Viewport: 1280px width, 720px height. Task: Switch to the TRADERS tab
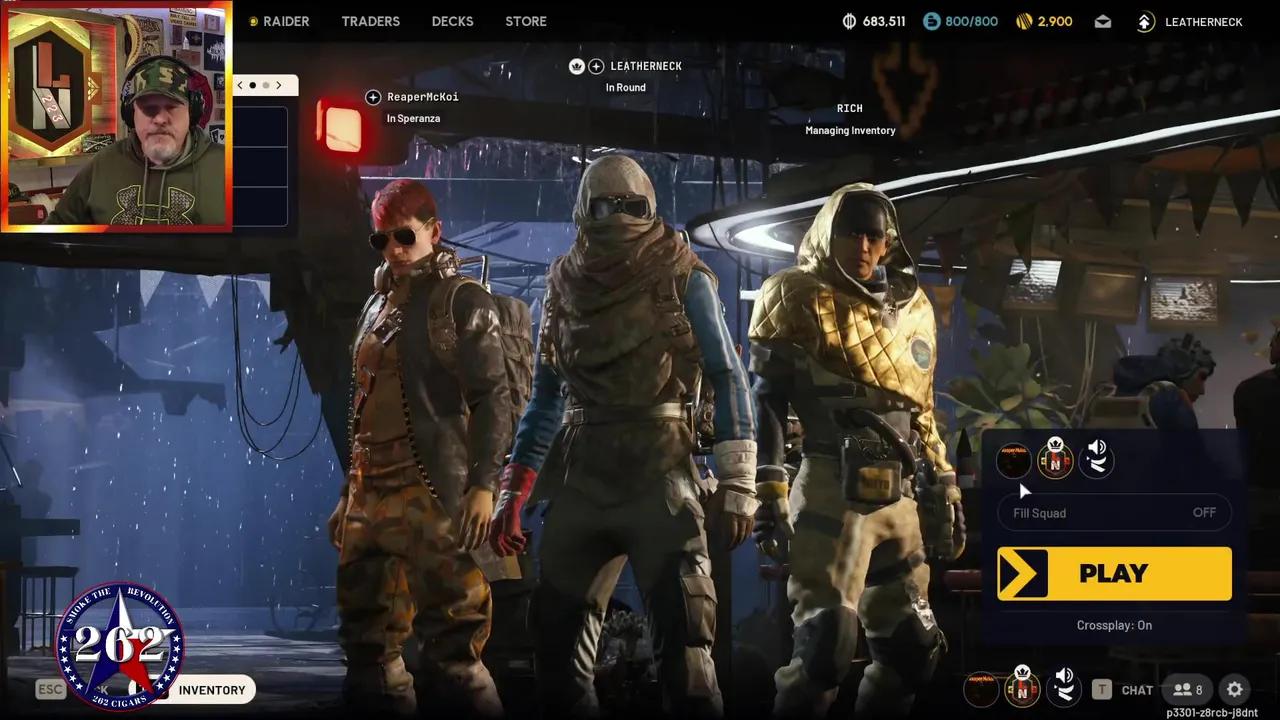click(x=370, y=21)
